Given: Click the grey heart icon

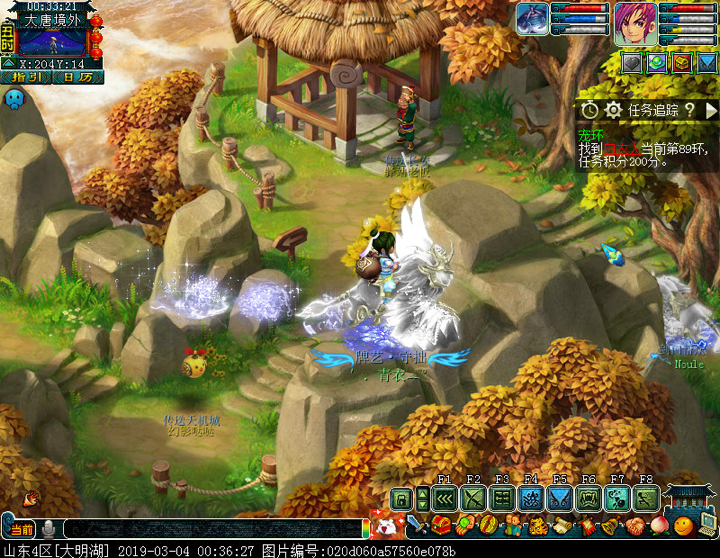Looking at the screenshot, I should click(x=632, y=62).
